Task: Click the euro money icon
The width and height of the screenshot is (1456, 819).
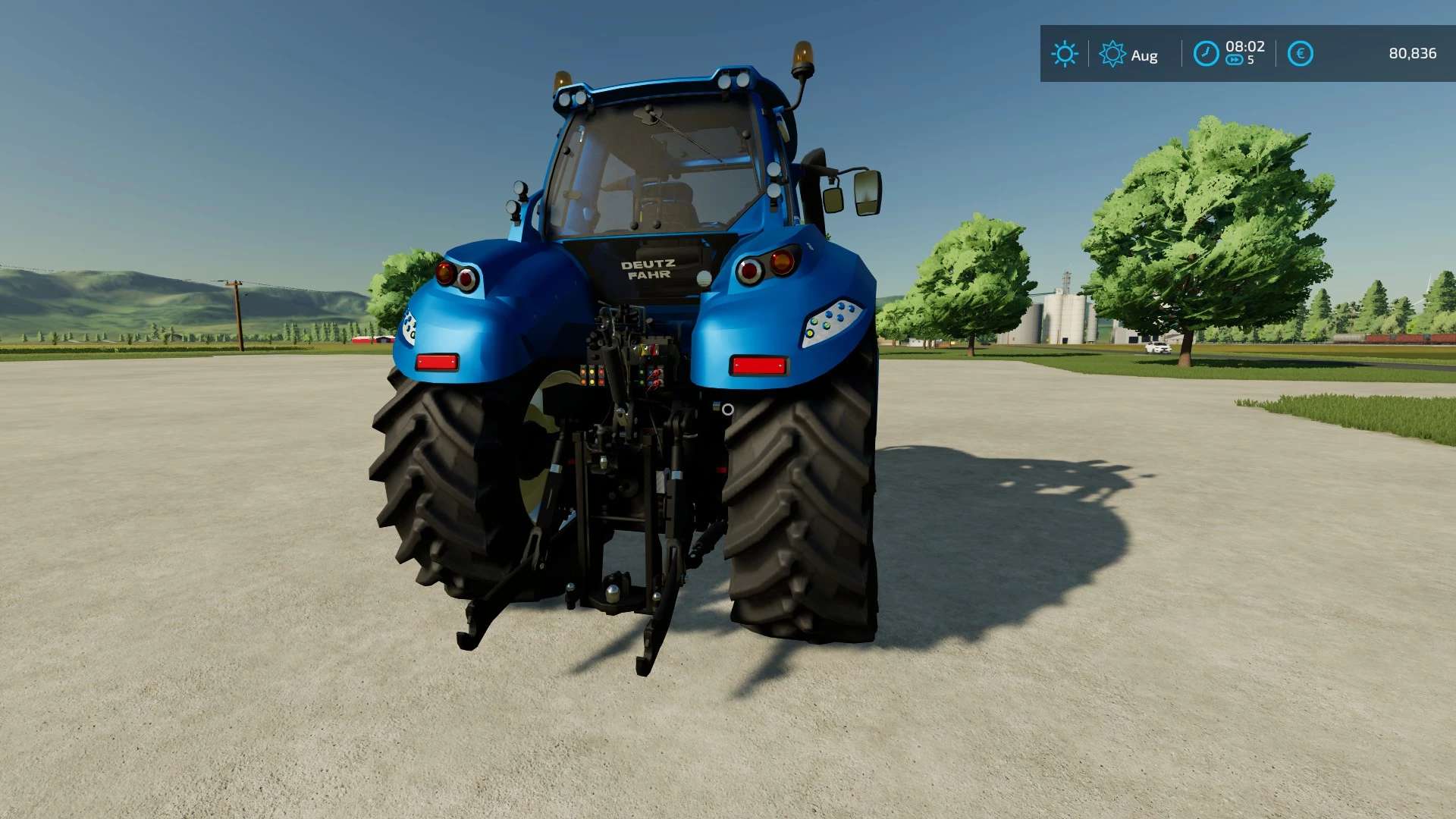Action: (1300, 54)
